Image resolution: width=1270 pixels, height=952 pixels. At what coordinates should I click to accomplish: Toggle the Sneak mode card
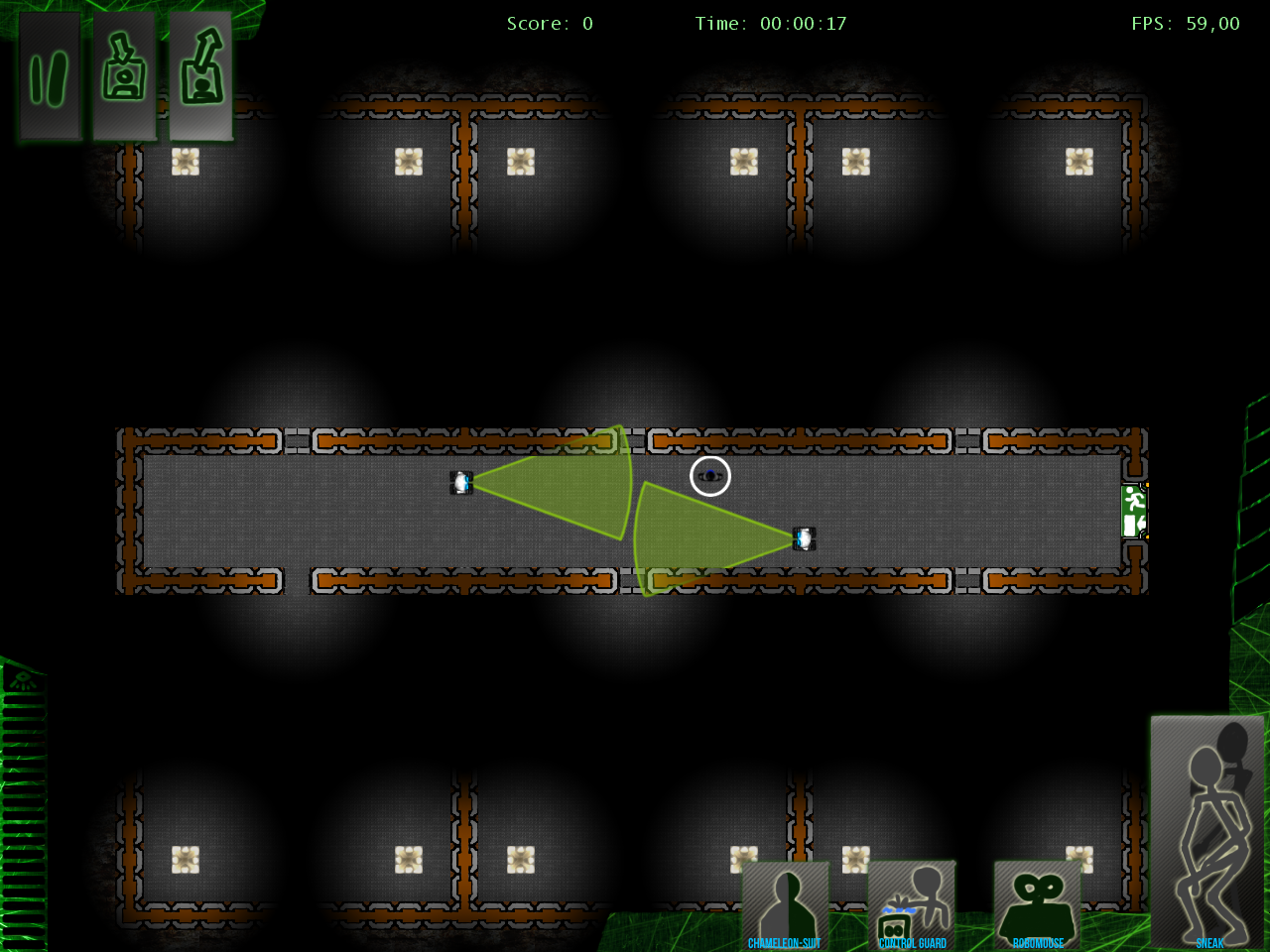pyautogui.click(x=1207, y=831)
